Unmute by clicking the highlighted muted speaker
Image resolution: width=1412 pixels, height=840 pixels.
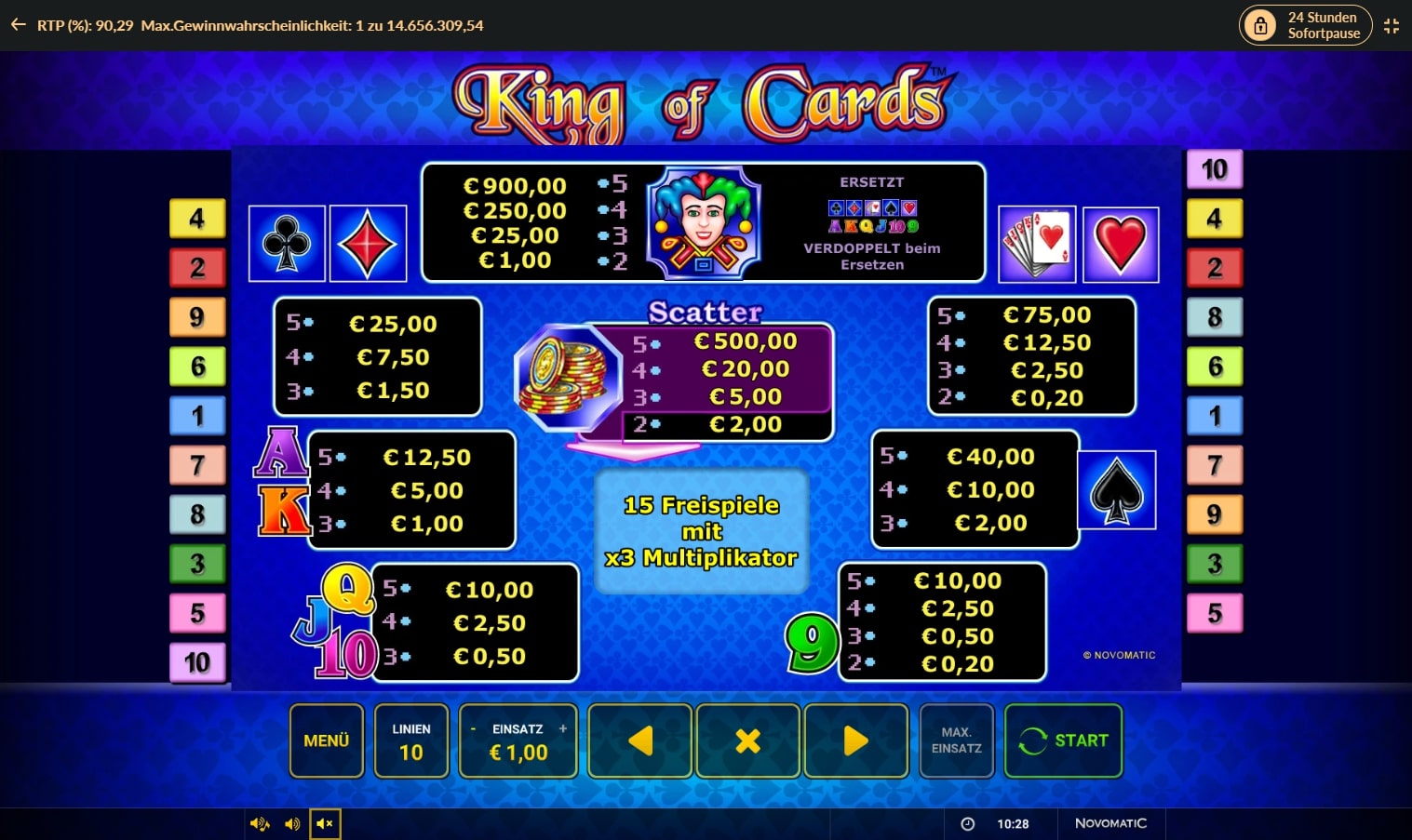(x=324, y=823)
